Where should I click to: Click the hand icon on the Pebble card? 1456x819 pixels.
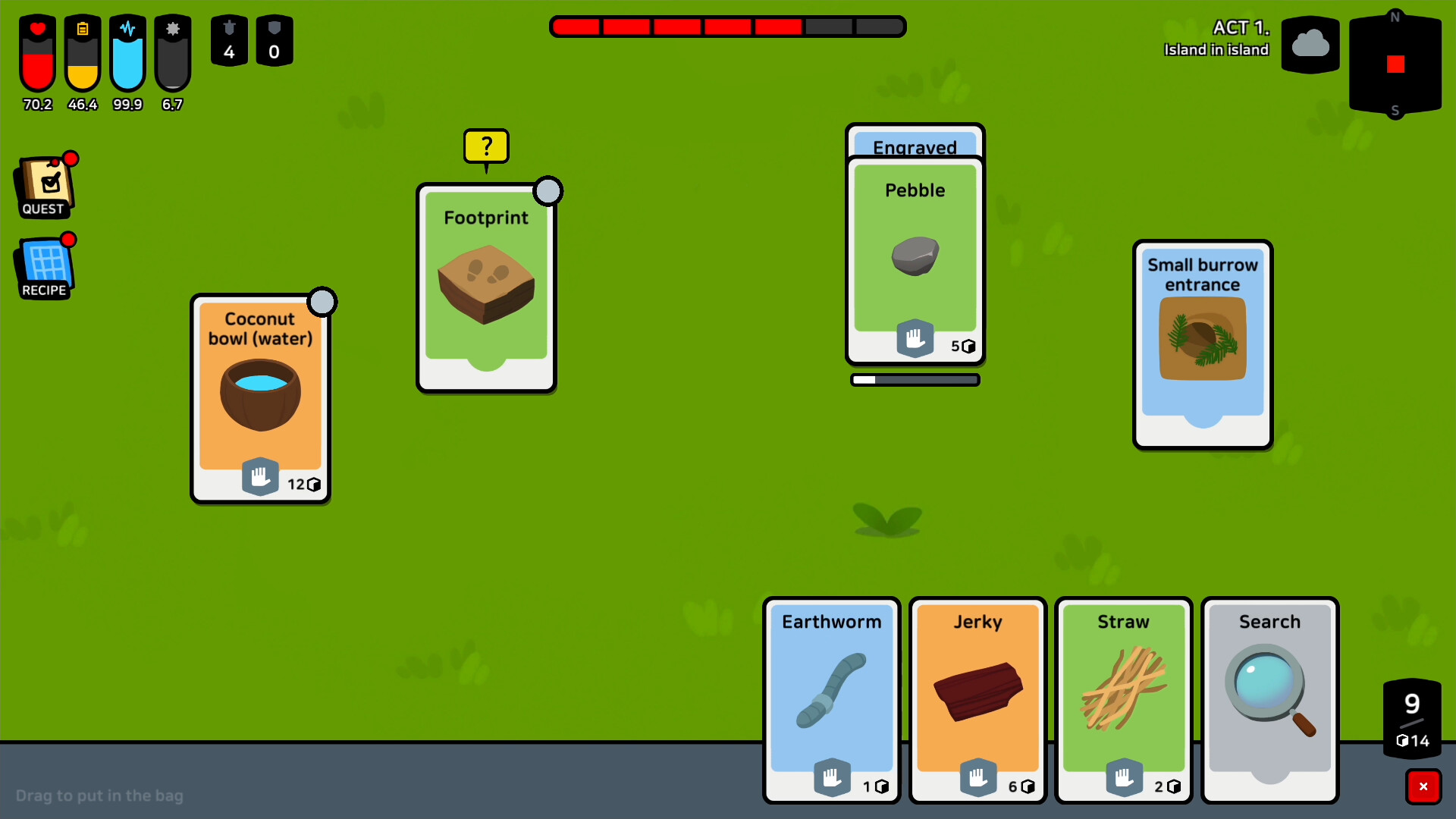pyautogui.click(x=915, y=339)
